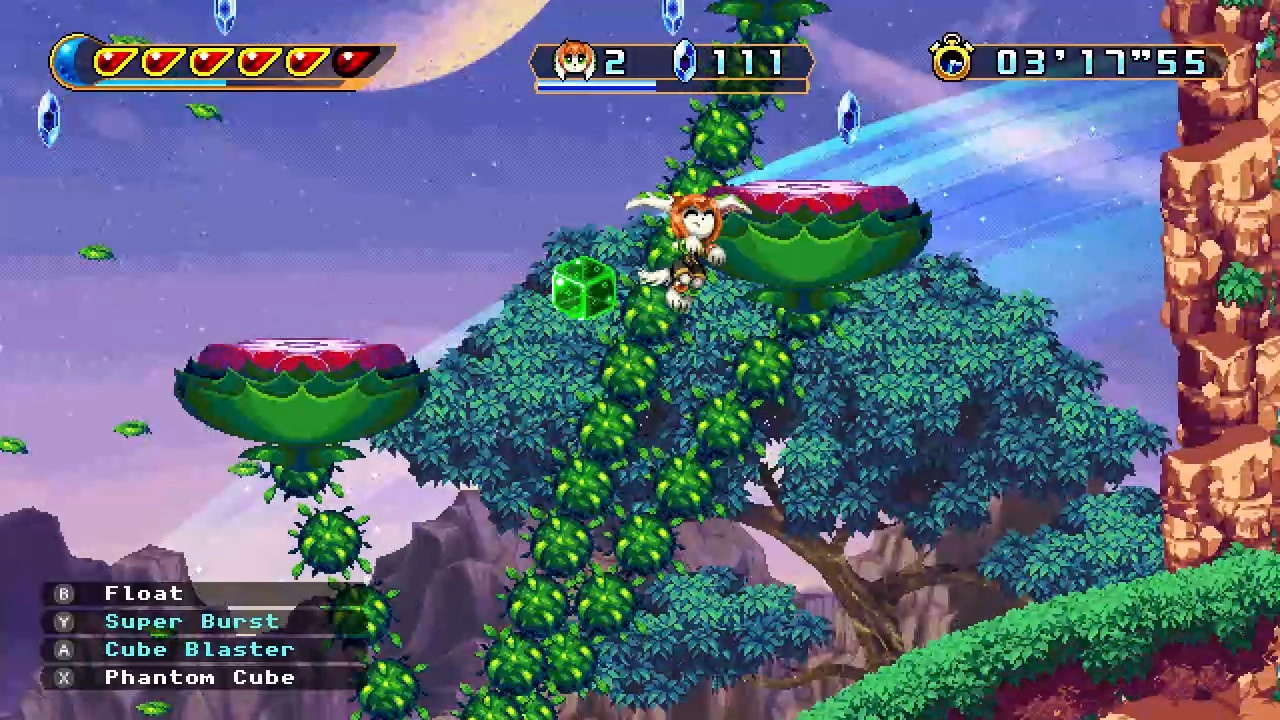Click the A button icon beside Cube Blaster
Screen dimensions: 1280x720
click(64, 649)
